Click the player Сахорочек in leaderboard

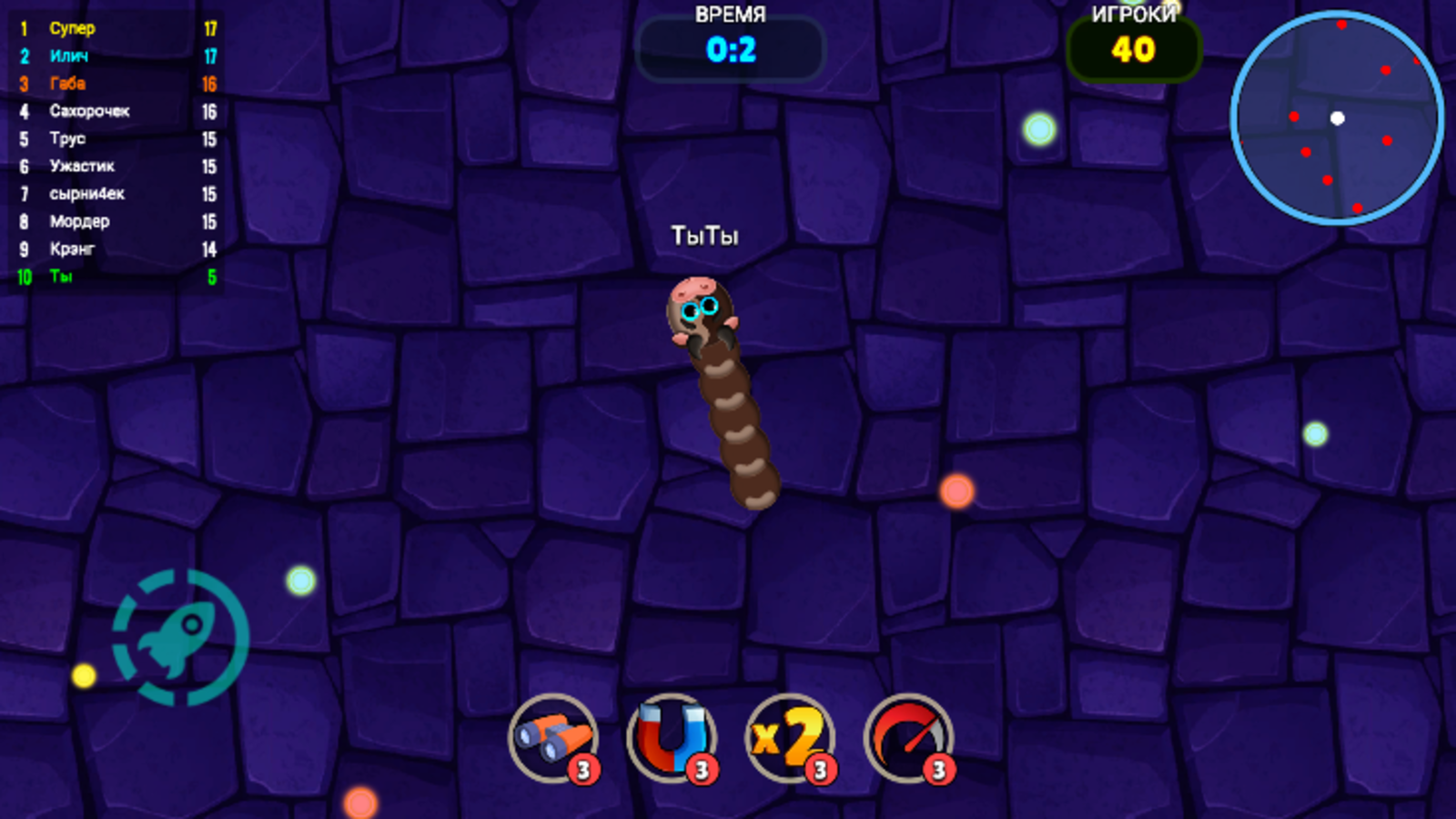tap(89, 111)
